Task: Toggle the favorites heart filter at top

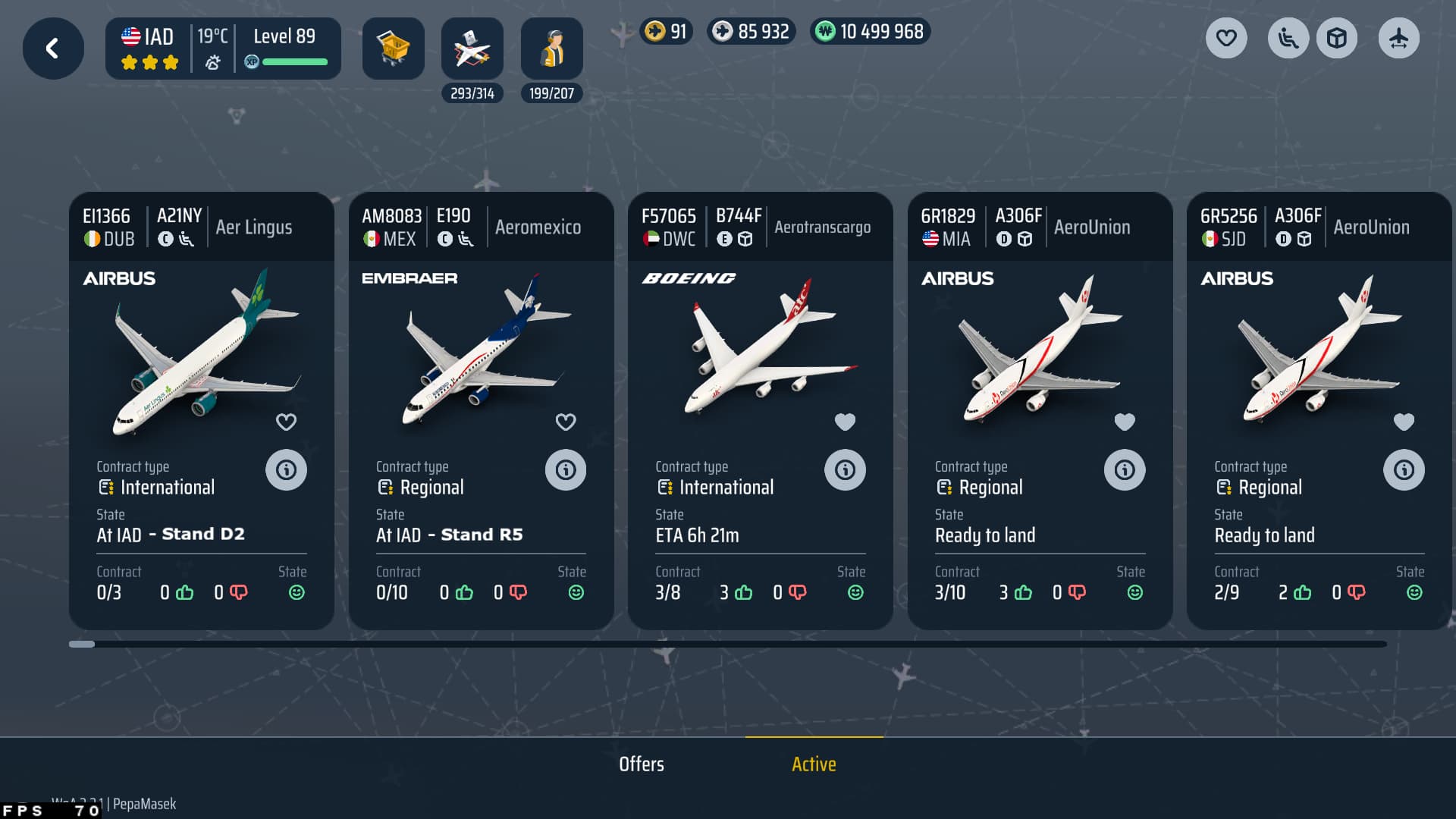Action: pyautogui.click(x=1226, y=38)
